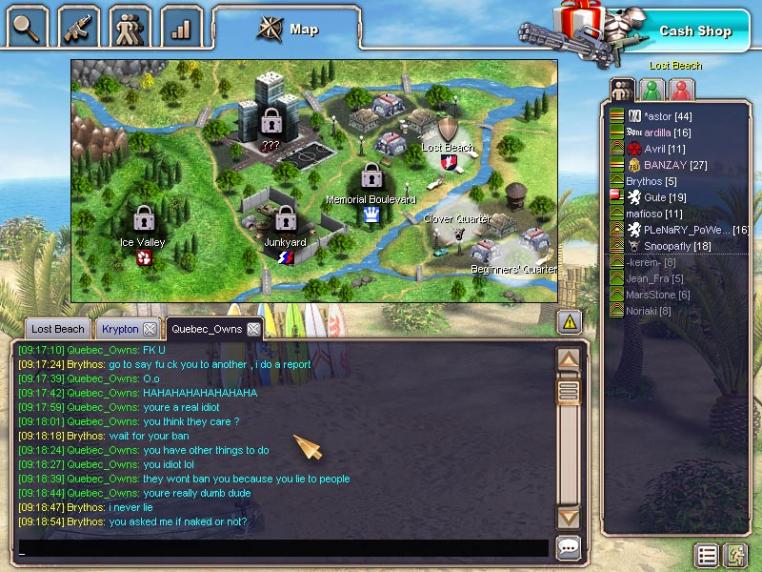Switch to the Lost Beach chat tab

(x=58, y=329)
